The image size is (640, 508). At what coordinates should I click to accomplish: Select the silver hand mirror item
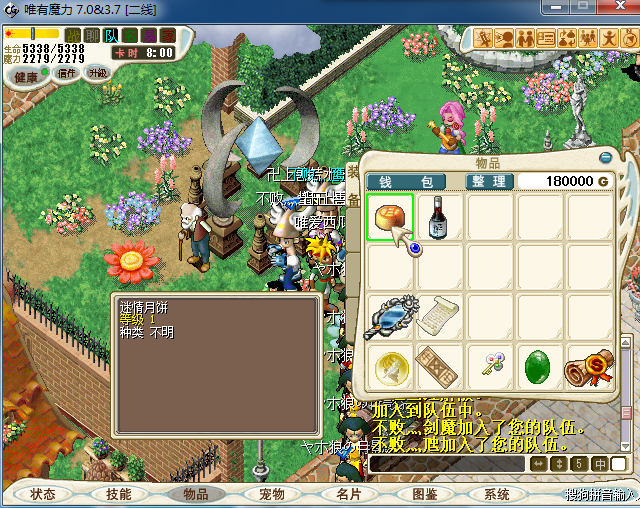[x=390, y=317]
